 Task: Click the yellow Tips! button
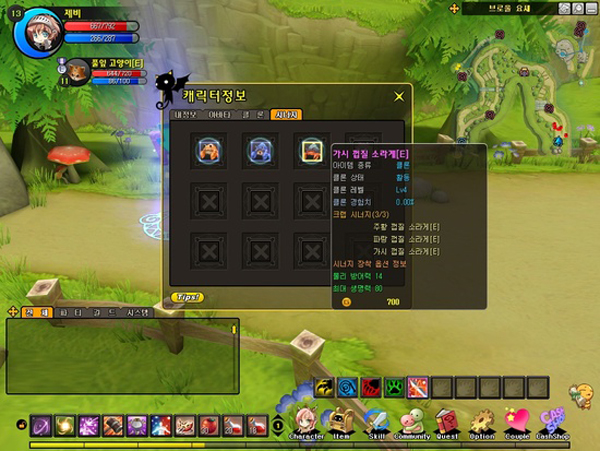coord(186,297)
